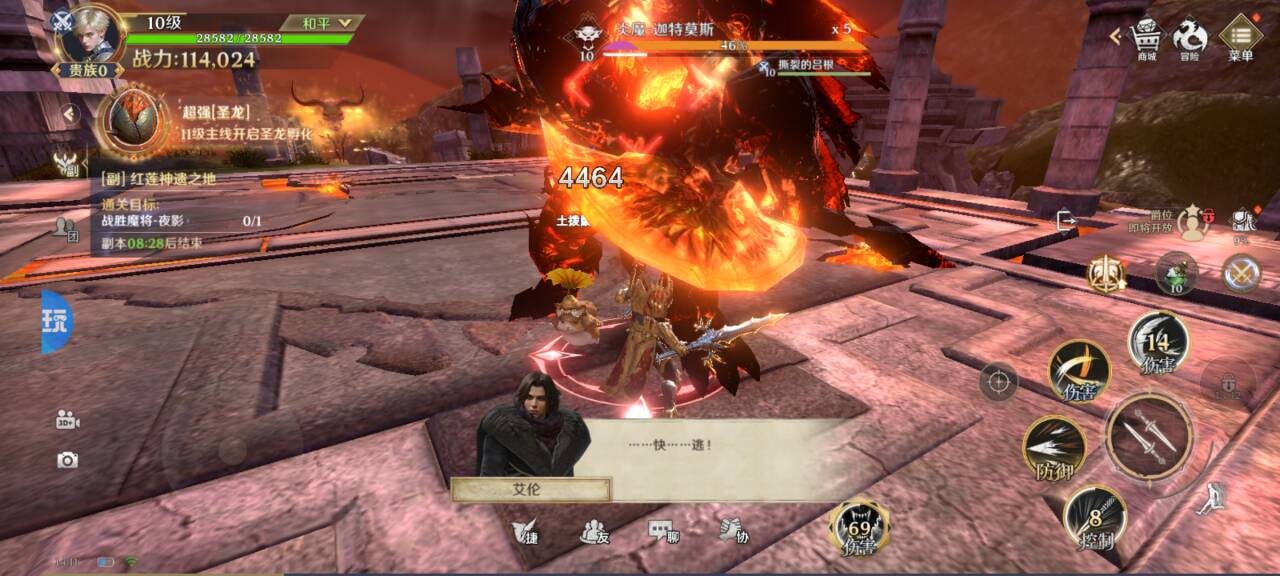Take a screenshot with the camera icon

[67, 460]
